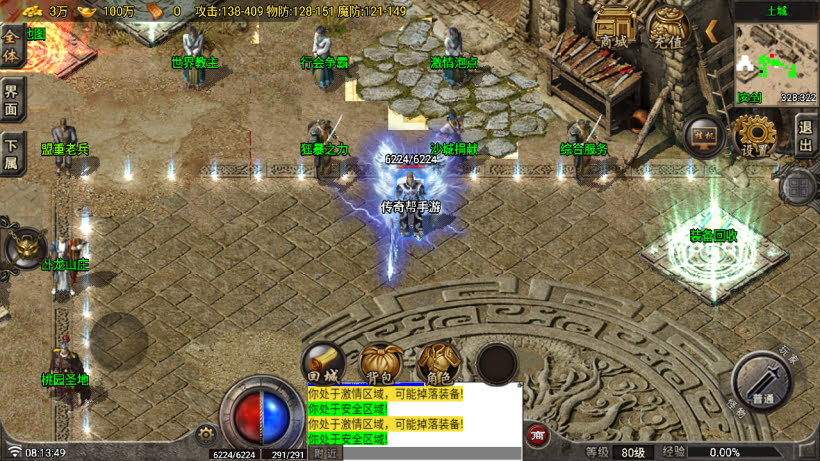The height and width of the screenshot is (461, 820).
Task: Tap the 普通 sword attack button
Action: pos(762,383)
